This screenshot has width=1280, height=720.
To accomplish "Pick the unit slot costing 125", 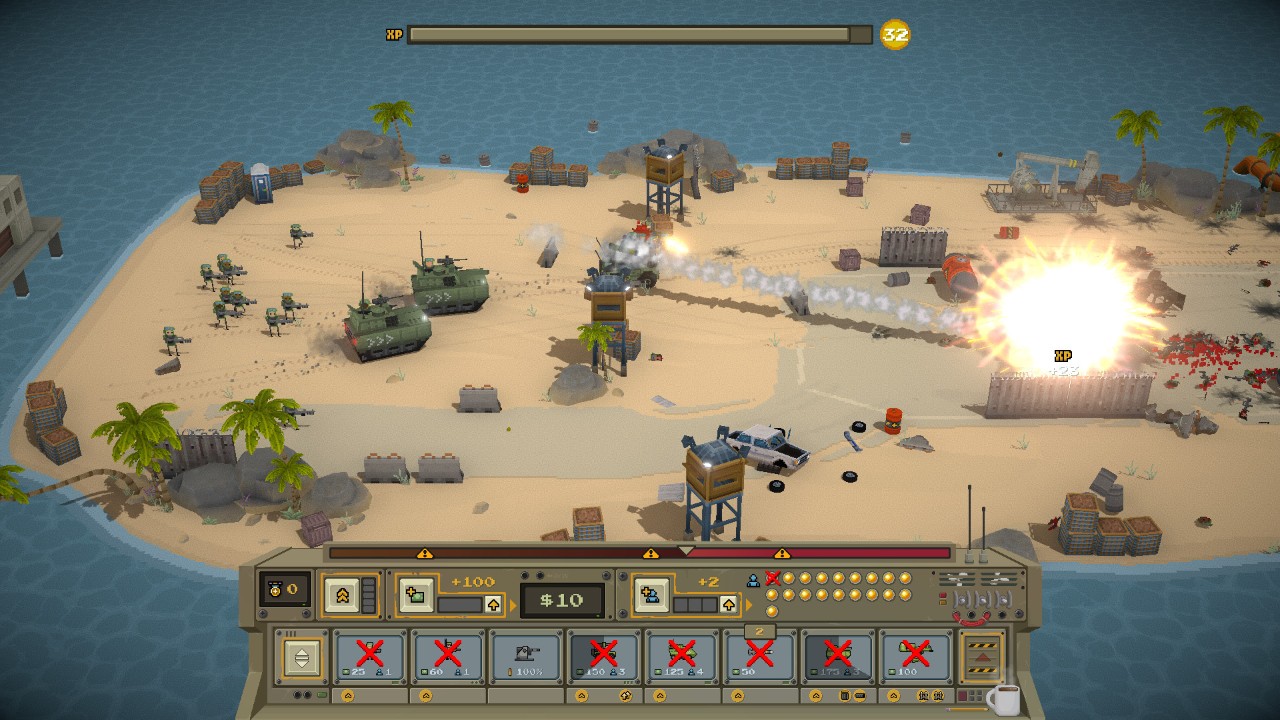I will tap(681, 657).
